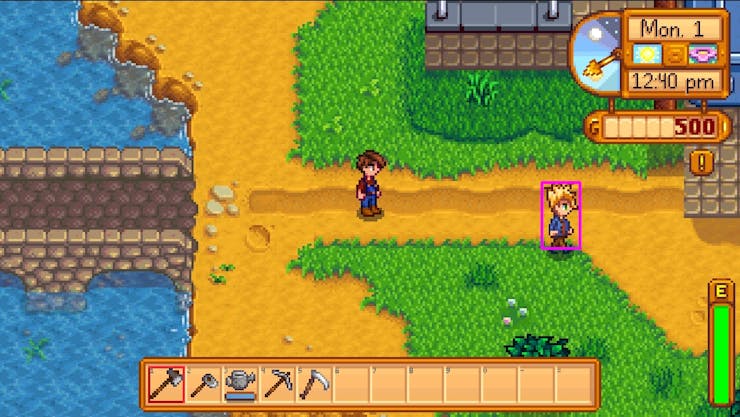Select the axe in the hotbar
The width and height of the screenshot is (740, 417).
coord(166,384)
